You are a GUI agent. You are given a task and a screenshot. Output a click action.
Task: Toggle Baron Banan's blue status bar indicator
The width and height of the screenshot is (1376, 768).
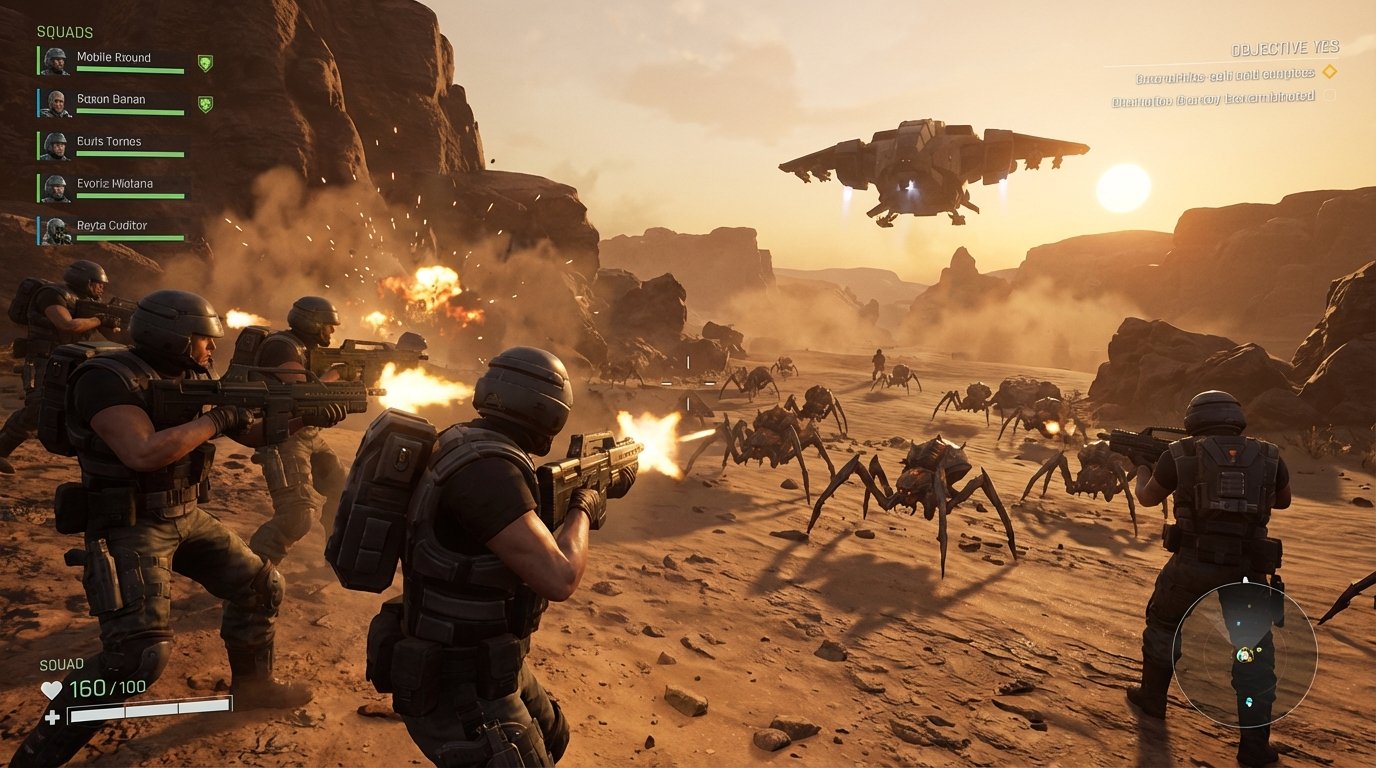[x=37, y=101]
